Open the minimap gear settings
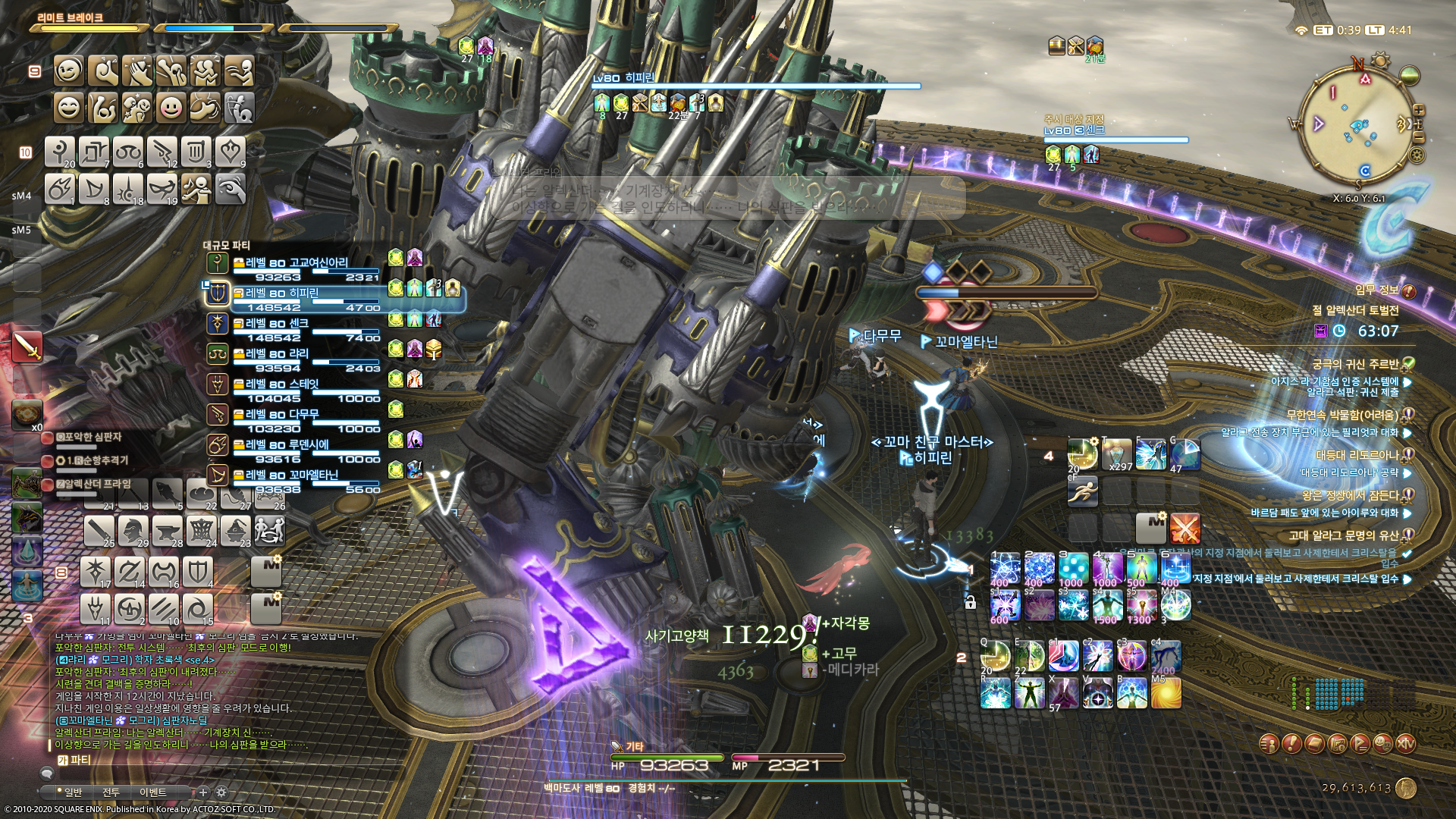 click(1415, 155)
